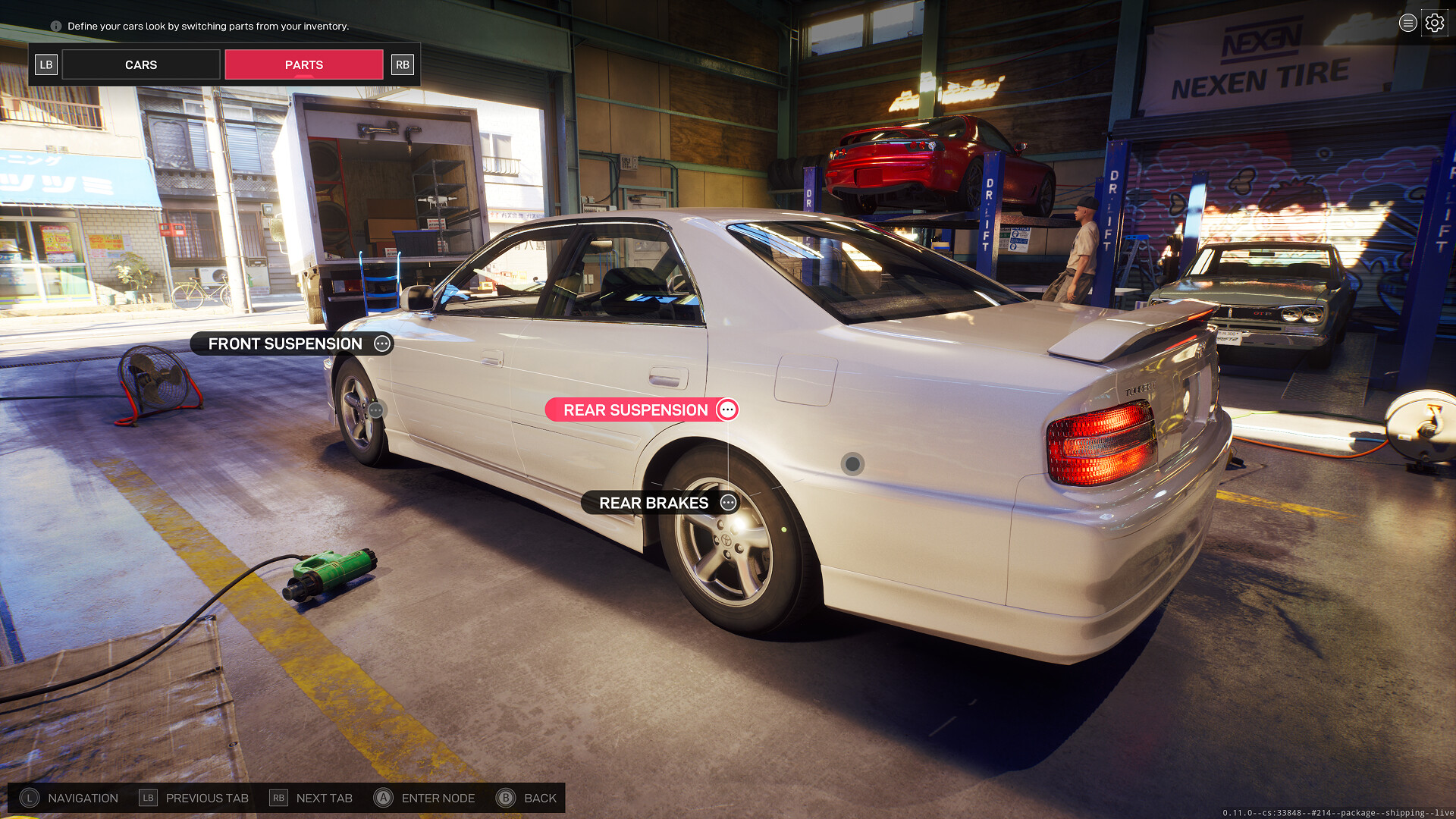1456x819 pixels.
Task: Open the hamburger menu icon
Action: click(x=1407, y=24)
